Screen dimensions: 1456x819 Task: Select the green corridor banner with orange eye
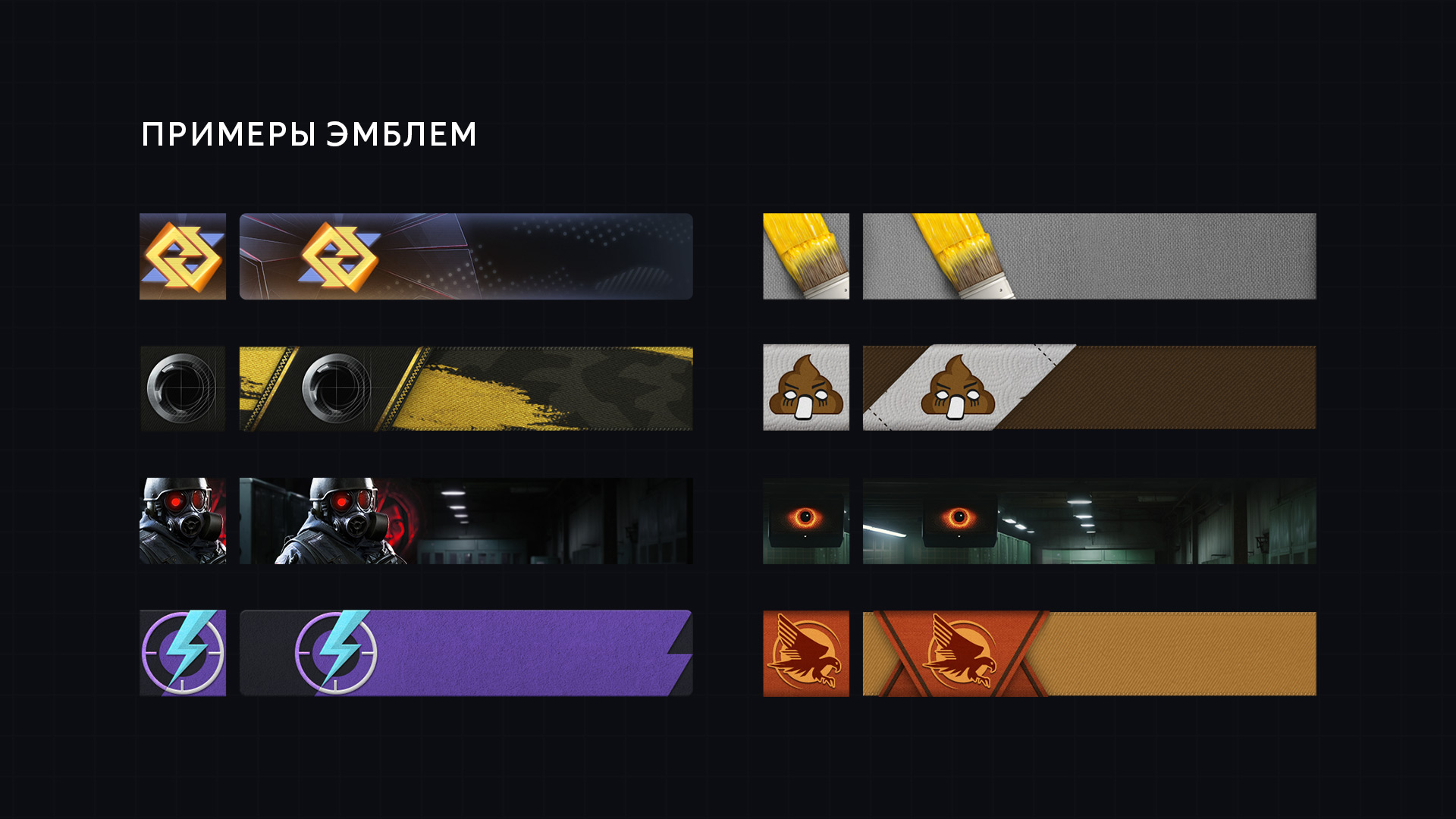1089,521
